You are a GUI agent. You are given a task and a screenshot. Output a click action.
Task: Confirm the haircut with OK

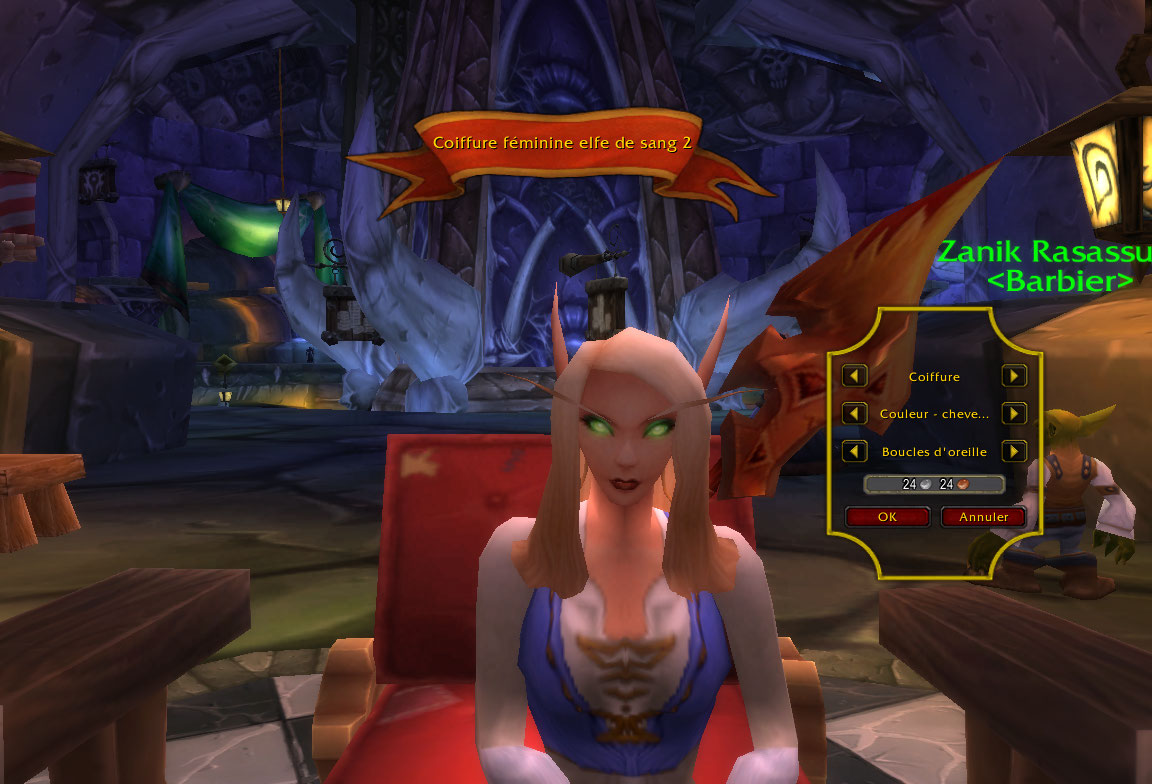tap(887, 517)
